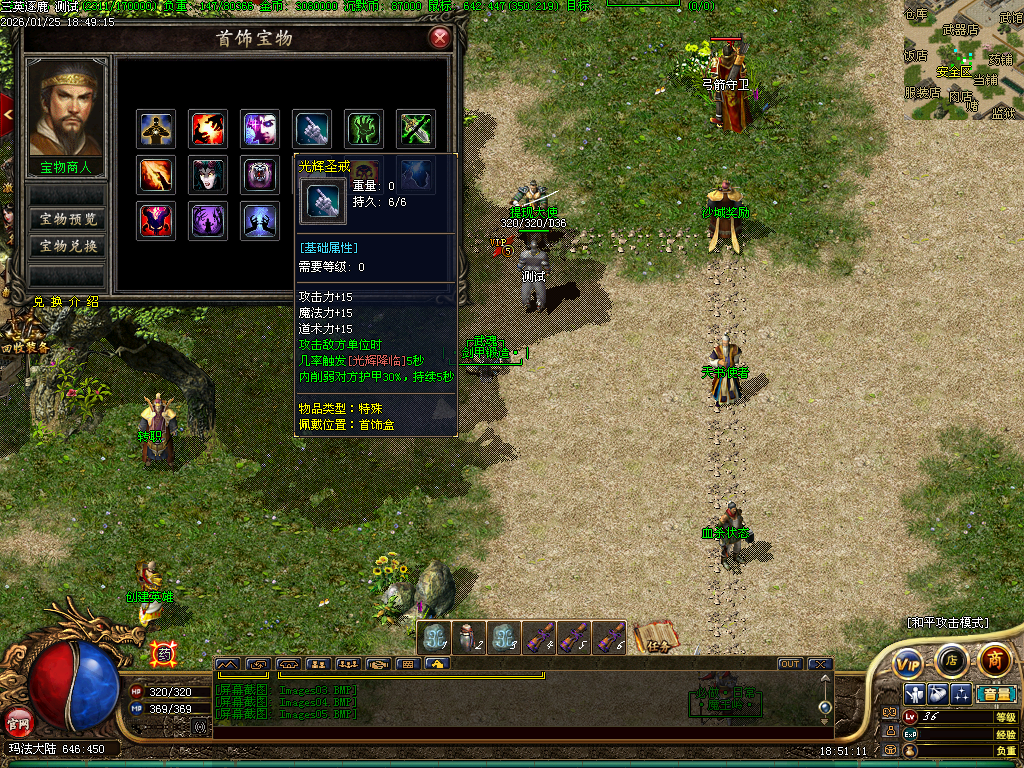Click the OUT button on chat panel
The height and width of the screenshot is (768, 1024).
[790, 664]
